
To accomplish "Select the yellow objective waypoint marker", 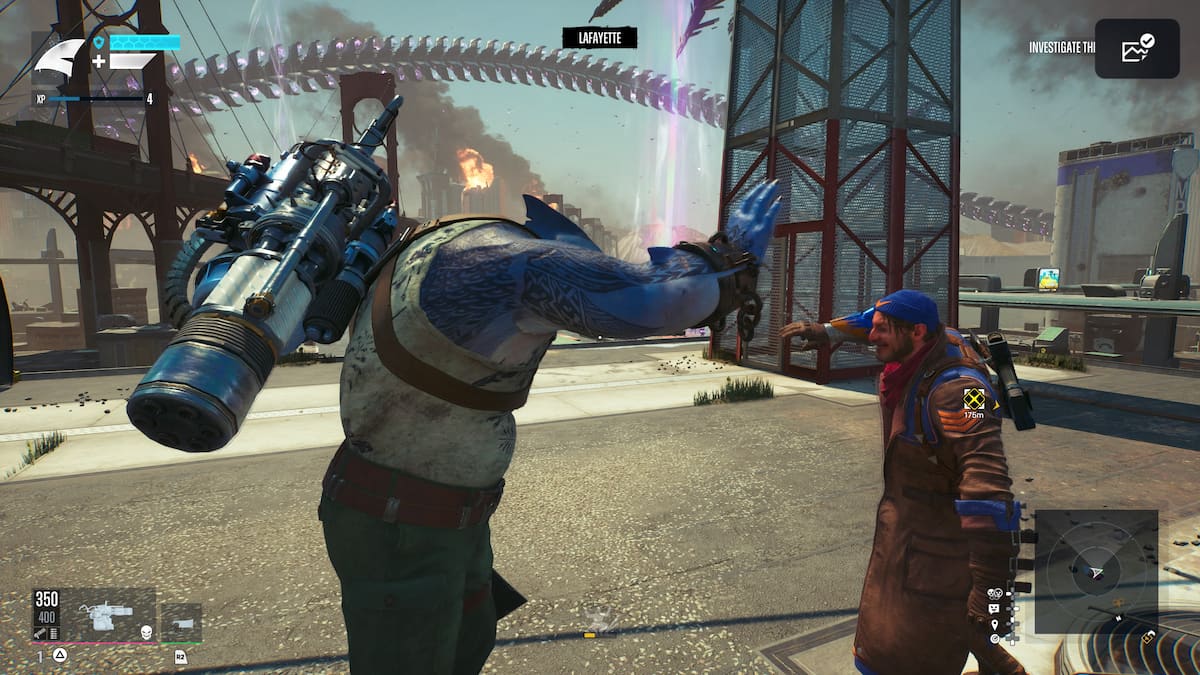I will pos(974,398).
